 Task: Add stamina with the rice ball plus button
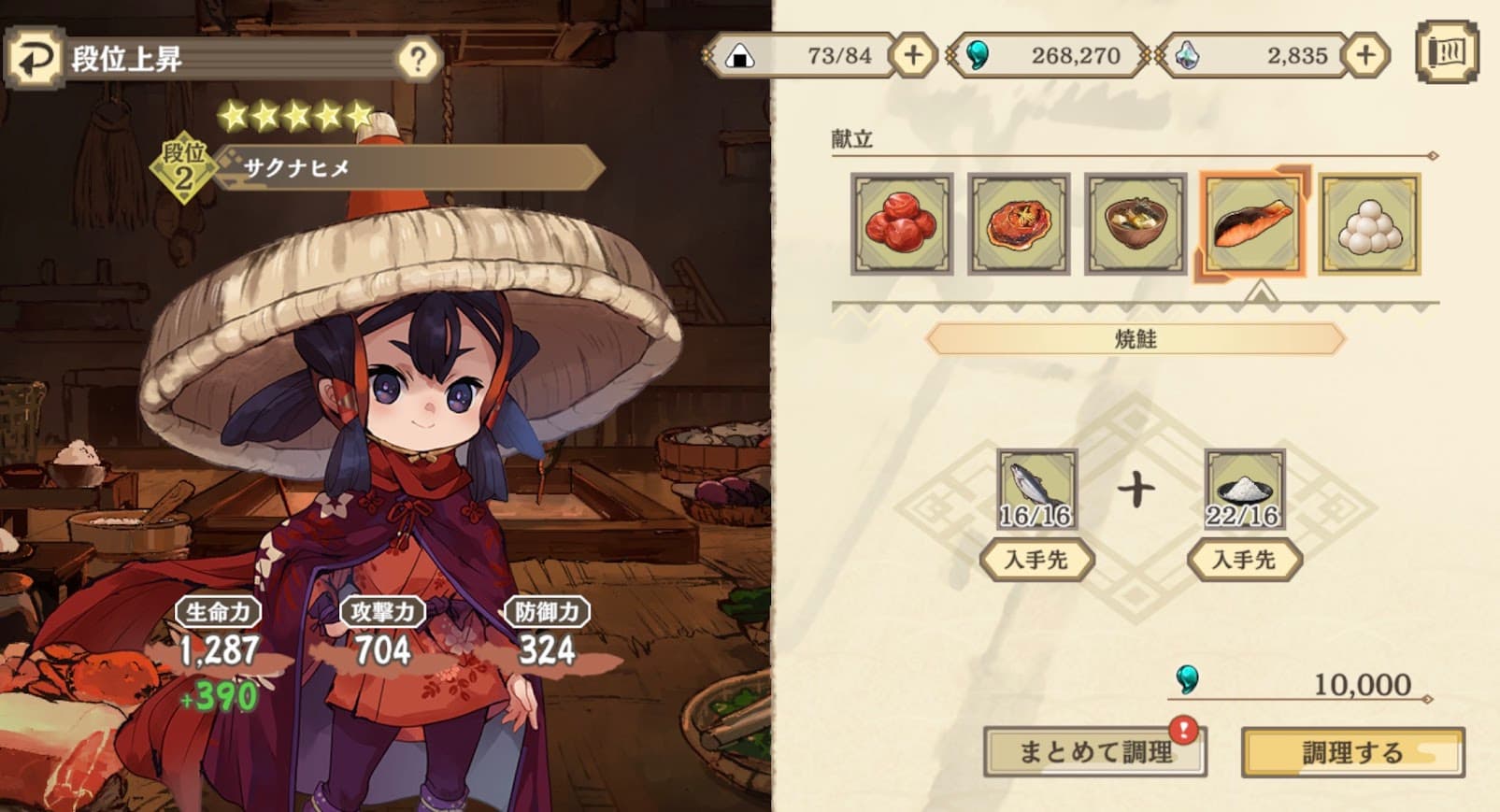click(x=912, y=55)
